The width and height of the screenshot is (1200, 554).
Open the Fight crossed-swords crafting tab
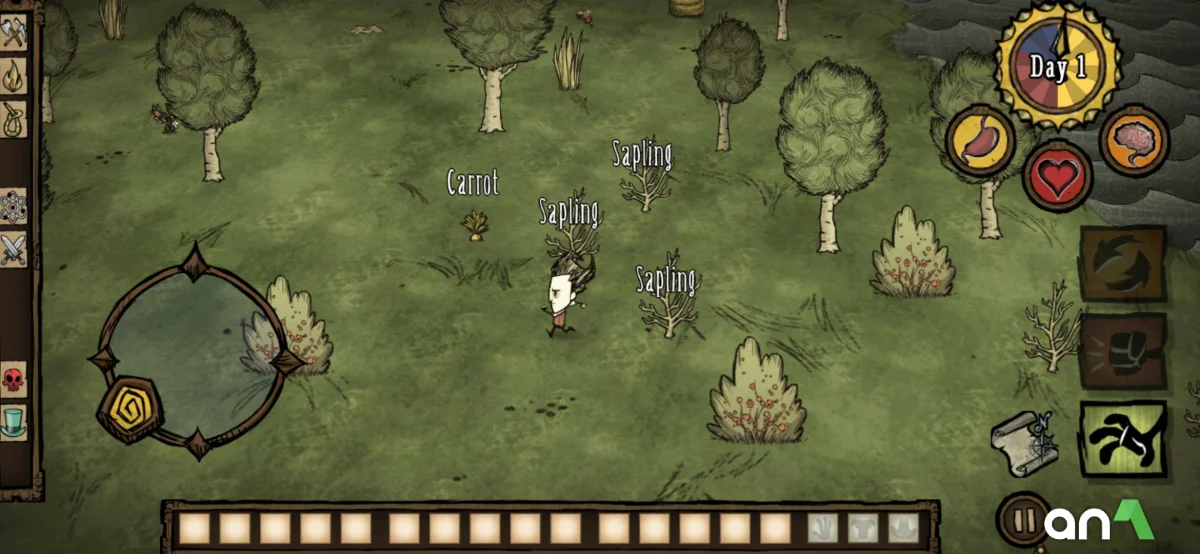(x=14, y=249)
